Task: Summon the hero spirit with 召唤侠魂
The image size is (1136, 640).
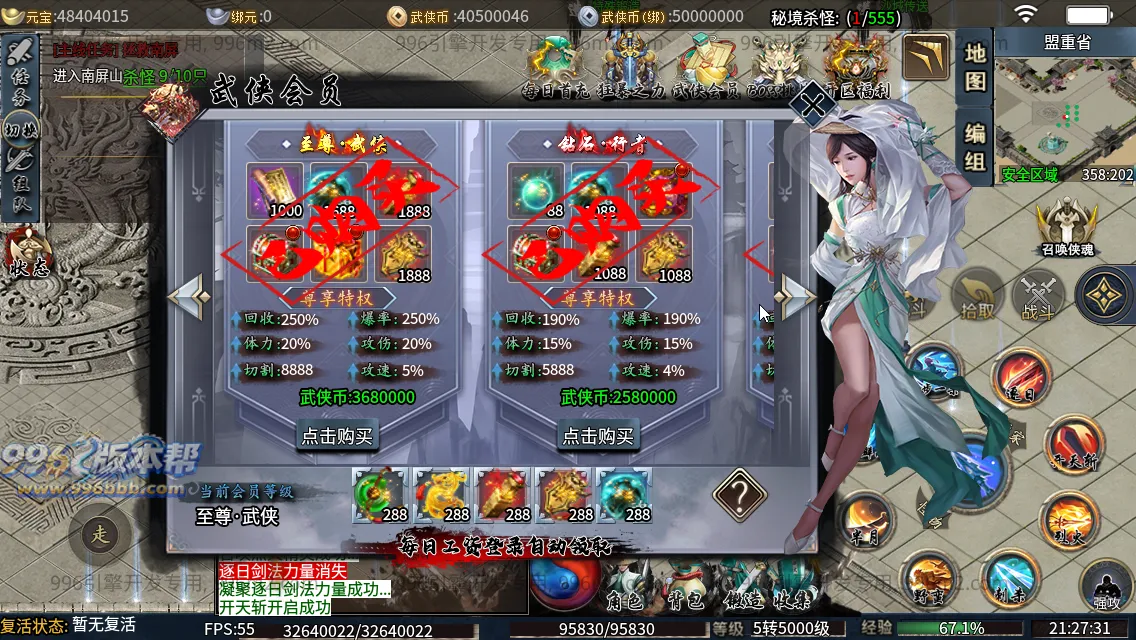Action: point(1064,228)
